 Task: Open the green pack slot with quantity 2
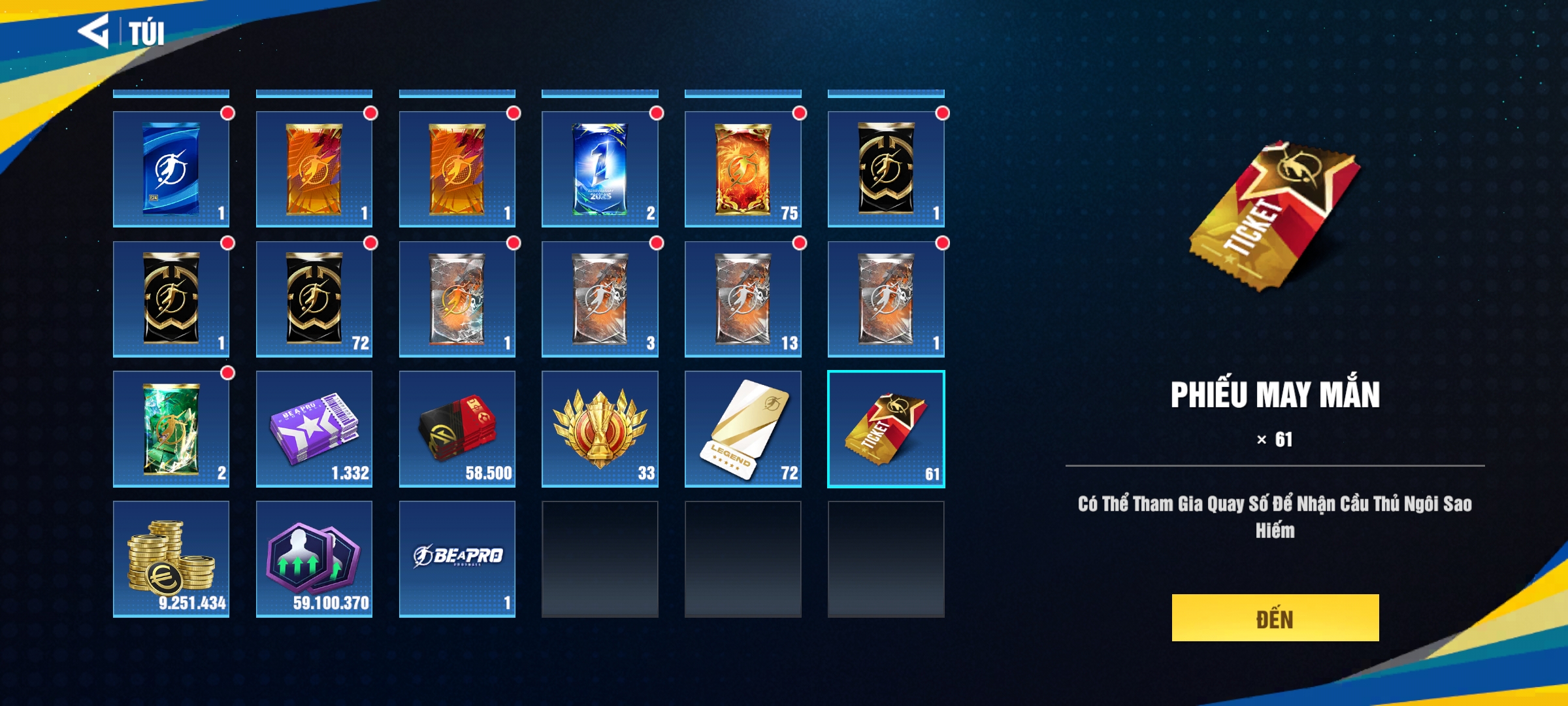[x=171, y=429]
